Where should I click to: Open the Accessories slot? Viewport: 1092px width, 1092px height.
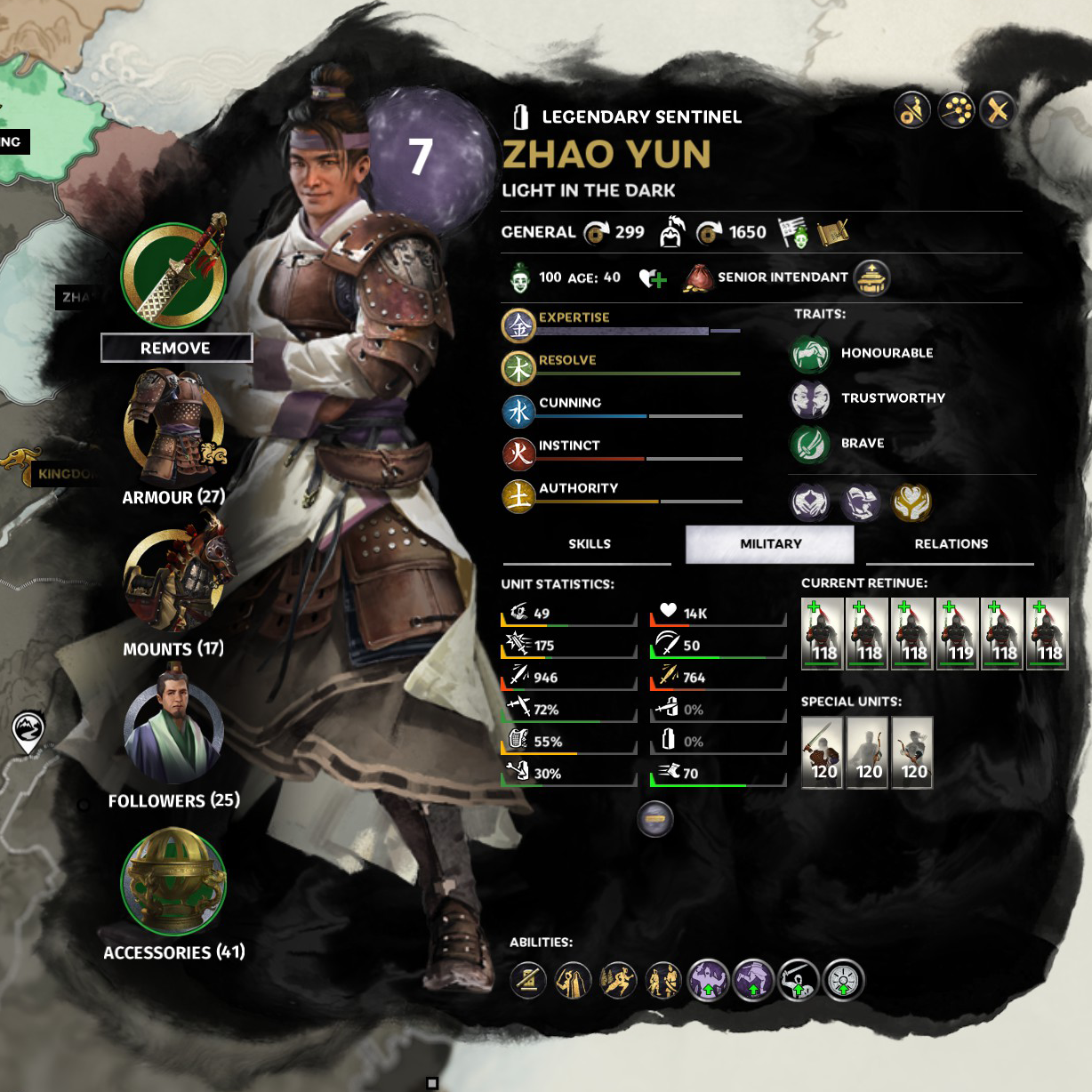(x=174, y=883)
